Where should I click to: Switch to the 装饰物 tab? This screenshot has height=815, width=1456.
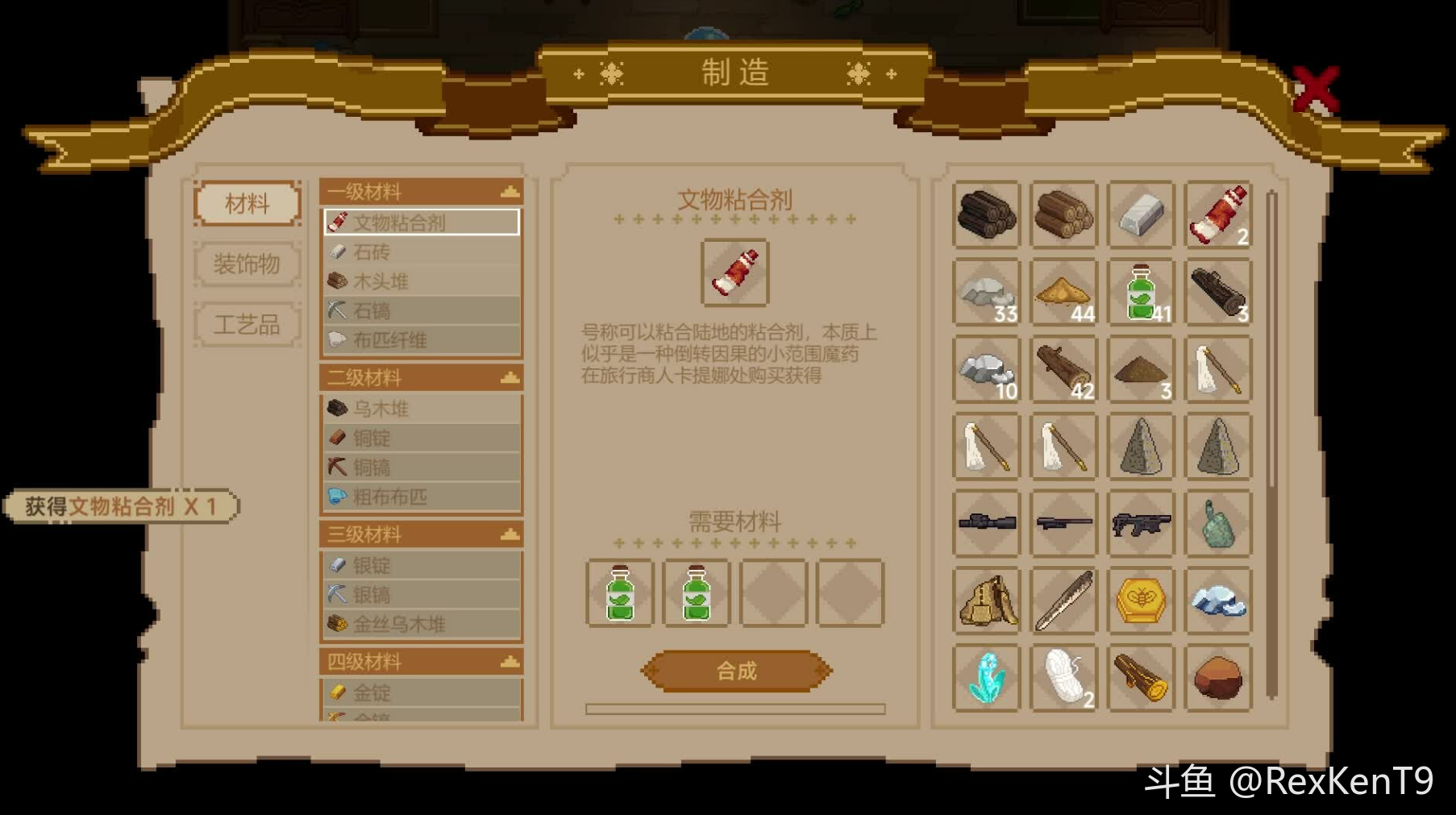click(x=247, y=264)
